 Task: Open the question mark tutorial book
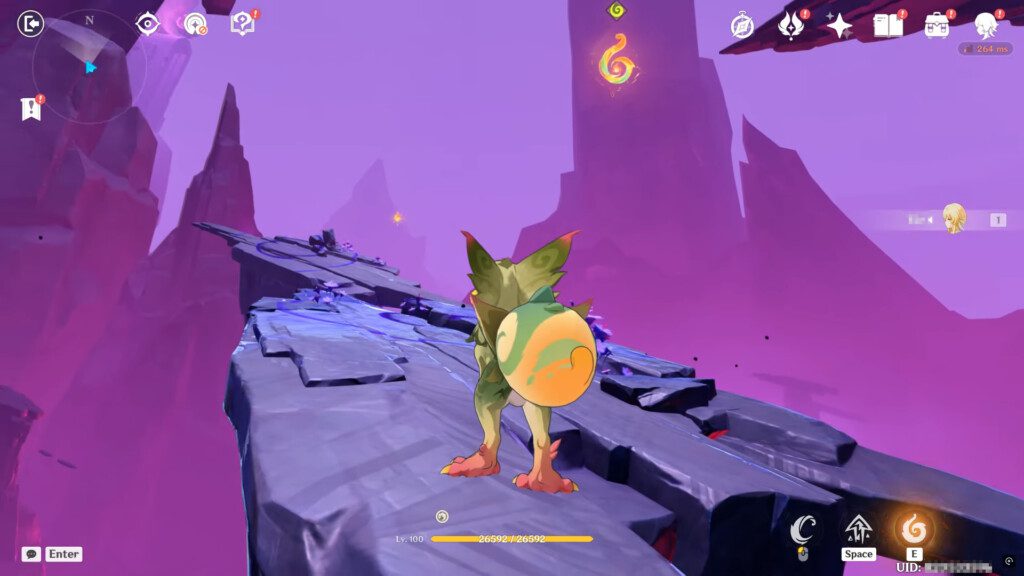click(x=243, y=23)
